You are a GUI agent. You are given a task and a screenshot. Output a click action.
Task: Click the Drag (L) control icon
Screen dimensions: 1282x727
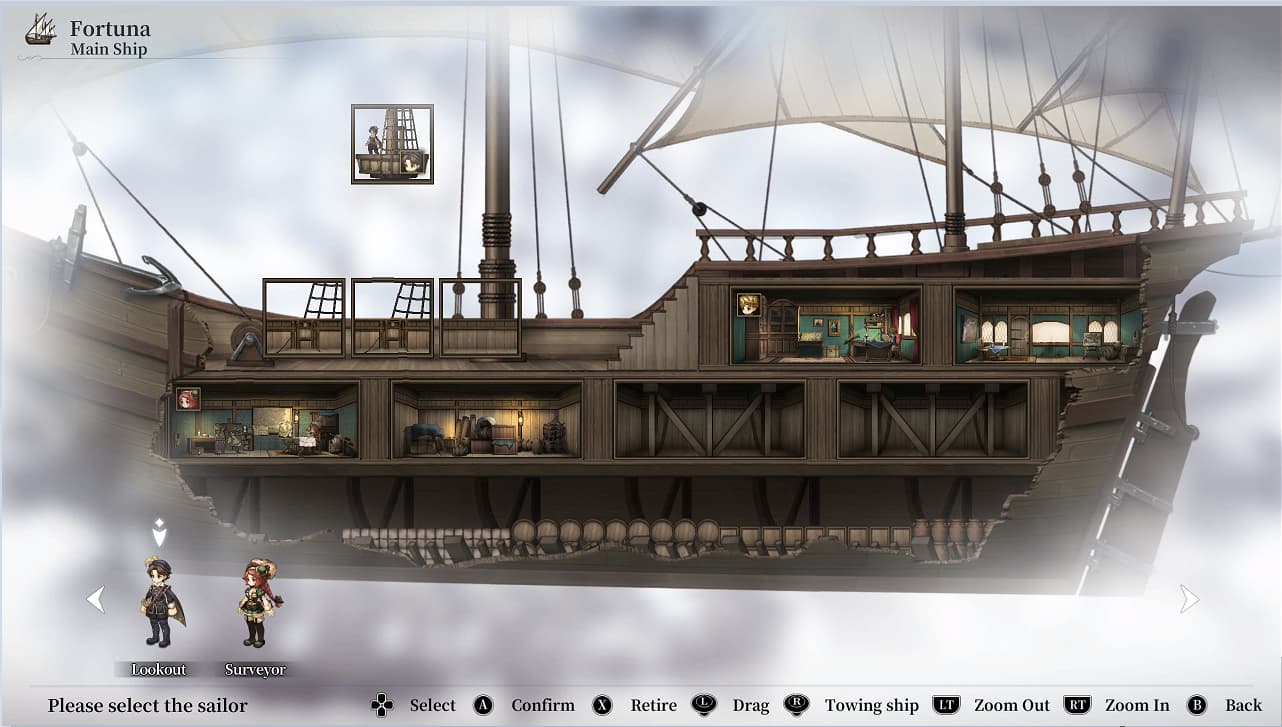(706, 705)
